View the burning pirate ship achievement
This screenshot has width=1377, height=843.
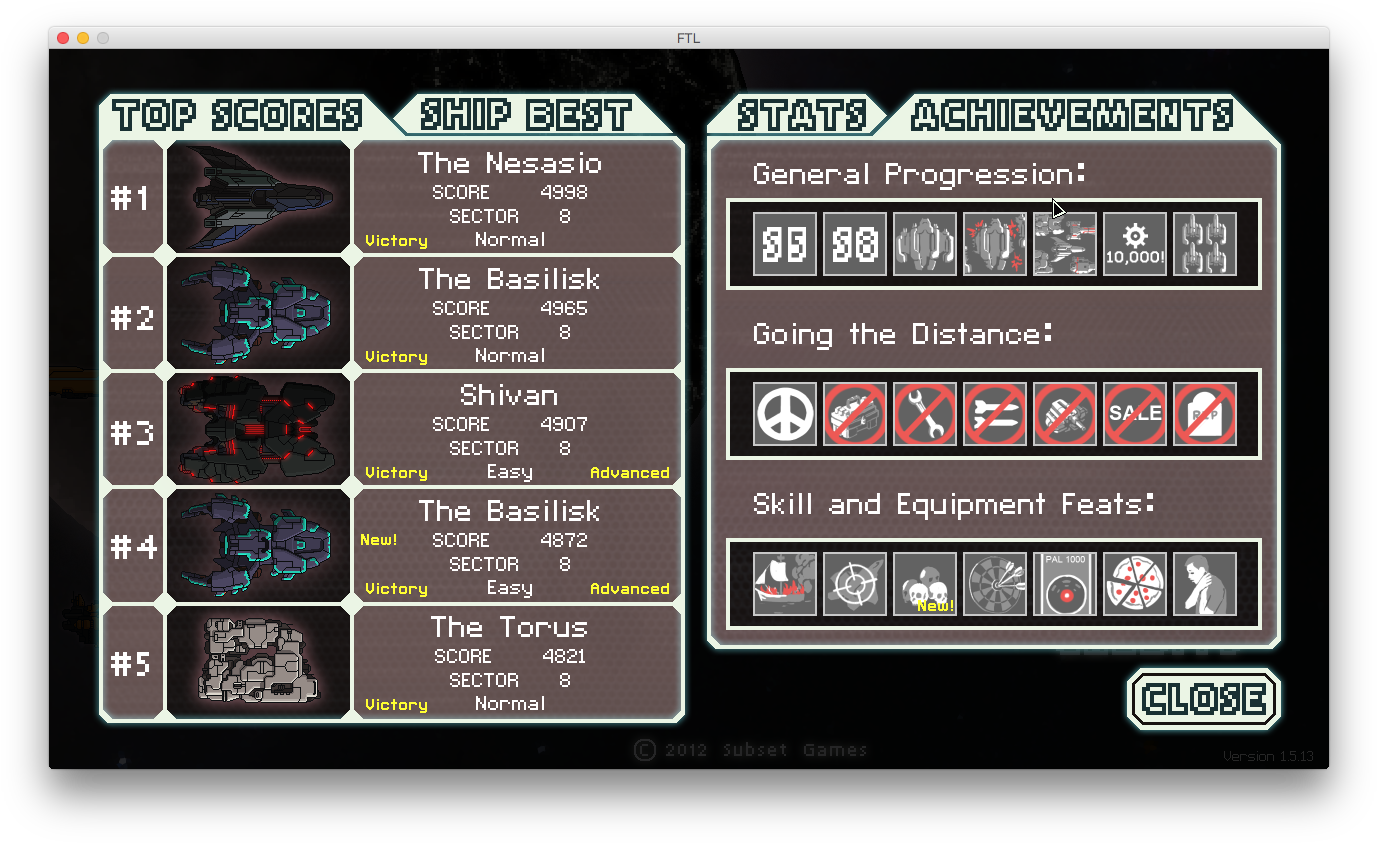click(785, 584)
